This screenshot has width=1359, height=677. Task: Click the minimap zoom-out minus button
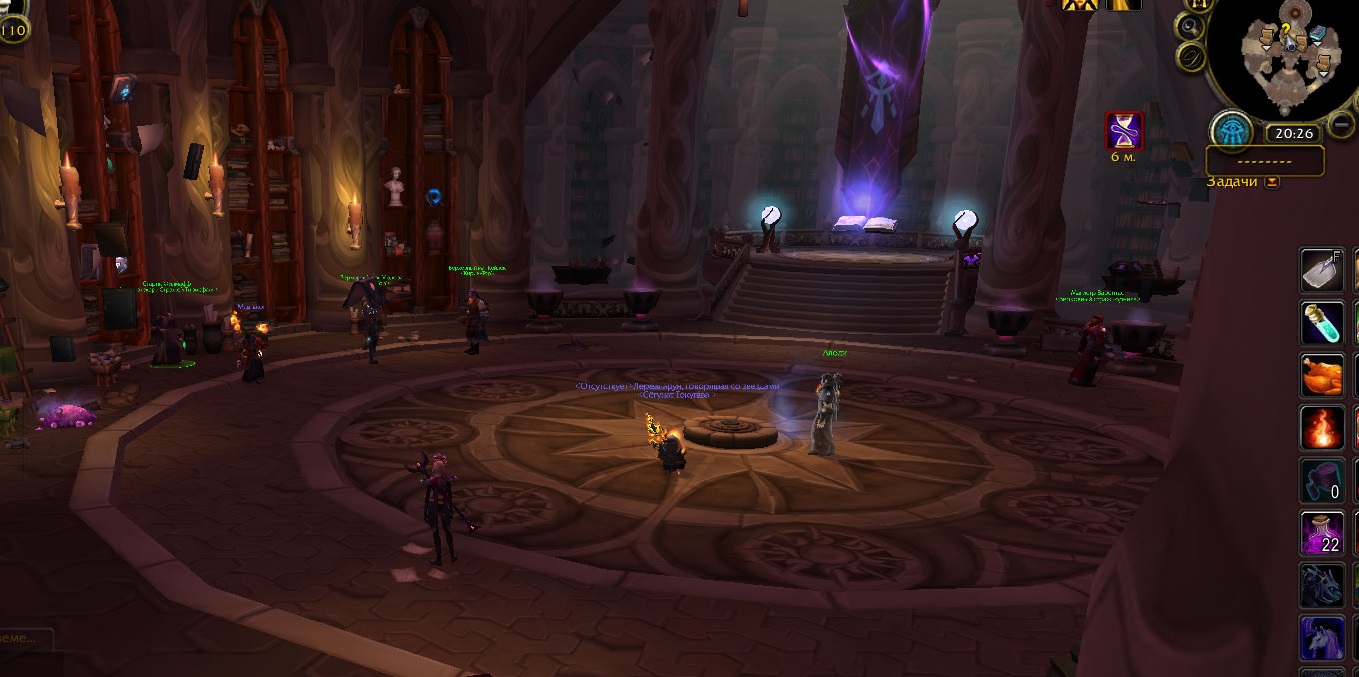1342,126
